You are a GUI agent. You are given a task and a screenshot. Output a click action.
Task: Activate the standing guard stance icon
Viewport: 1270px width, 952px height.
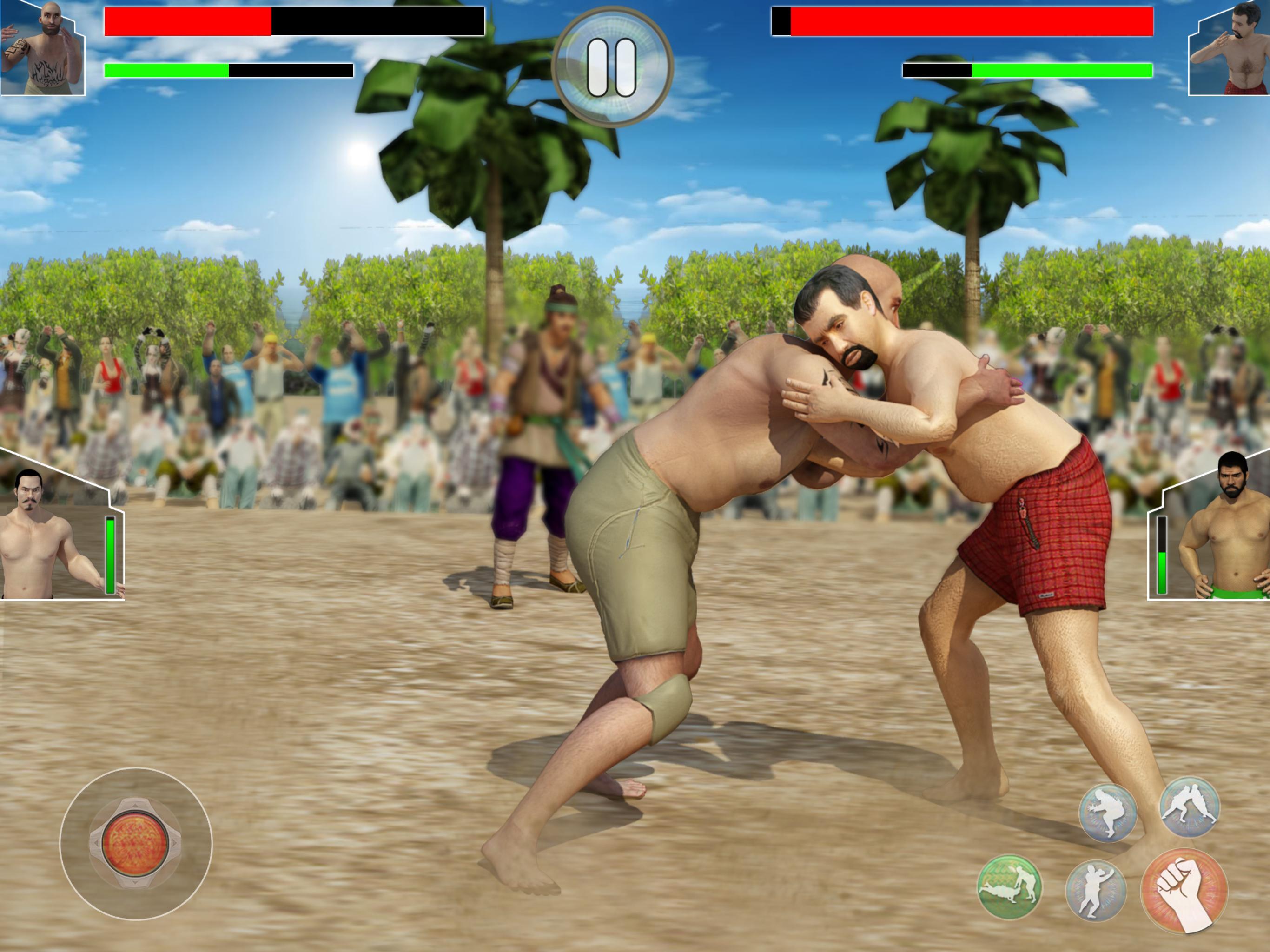click(1096, 891)
